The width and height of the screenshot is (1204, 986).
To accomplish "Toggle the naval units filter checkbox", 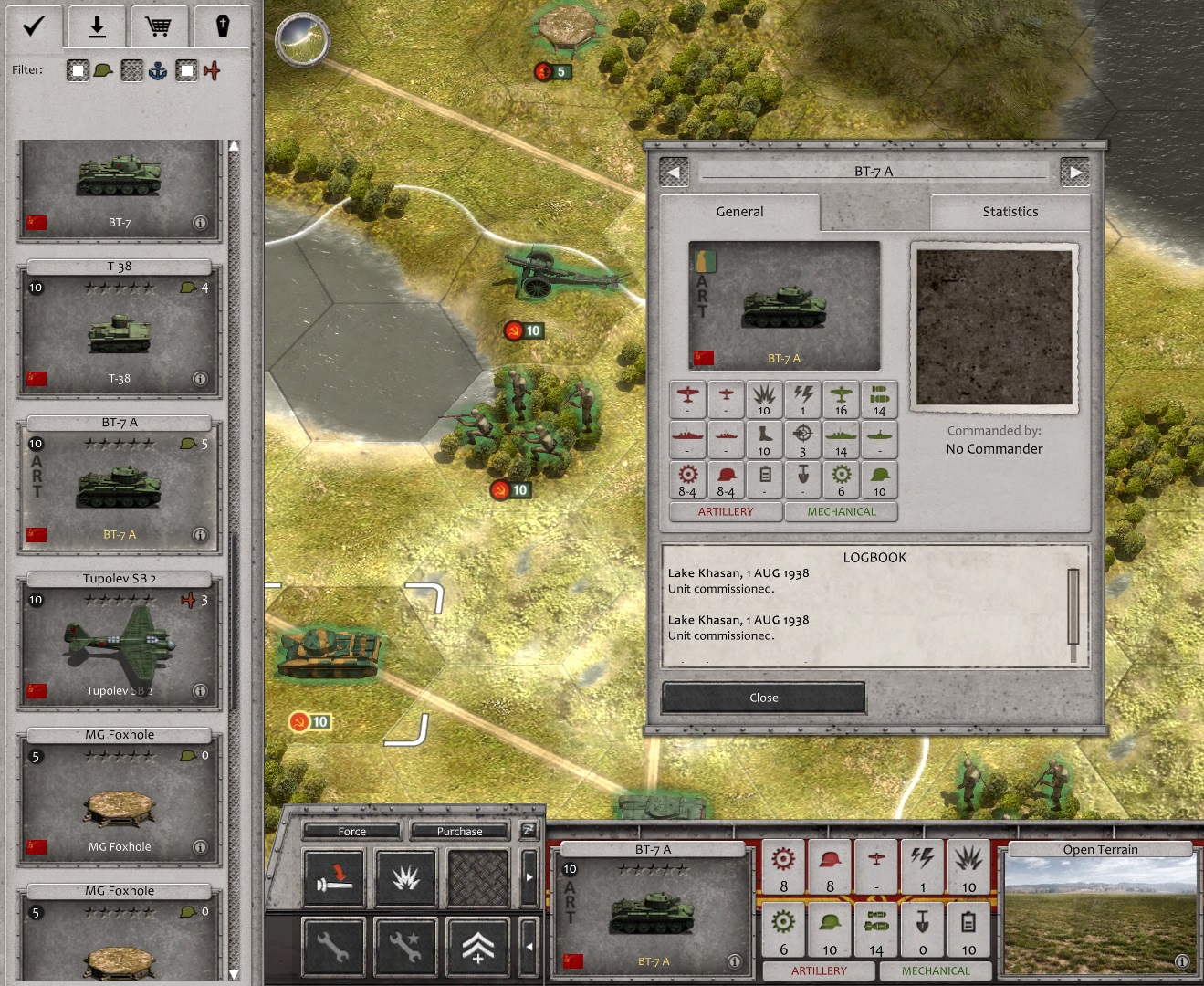I will coord(132,70).
